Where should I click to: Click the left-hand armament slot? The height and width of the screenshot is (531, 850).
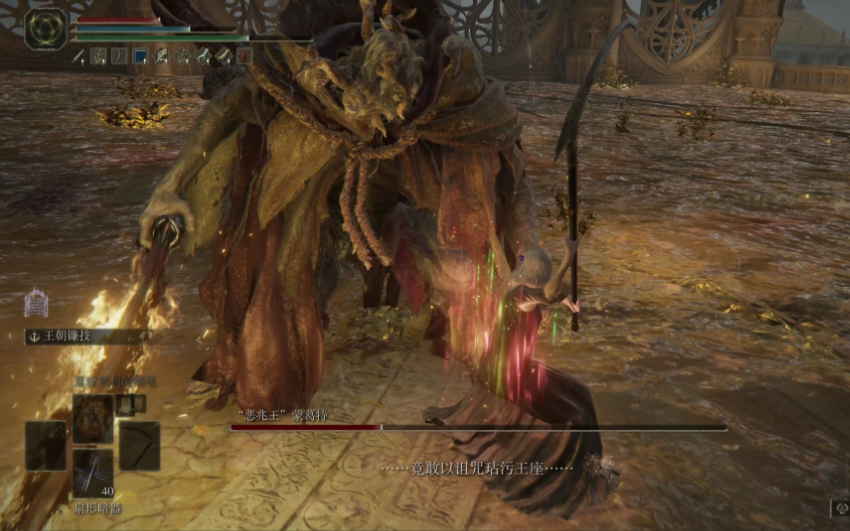tap(46, 444)
